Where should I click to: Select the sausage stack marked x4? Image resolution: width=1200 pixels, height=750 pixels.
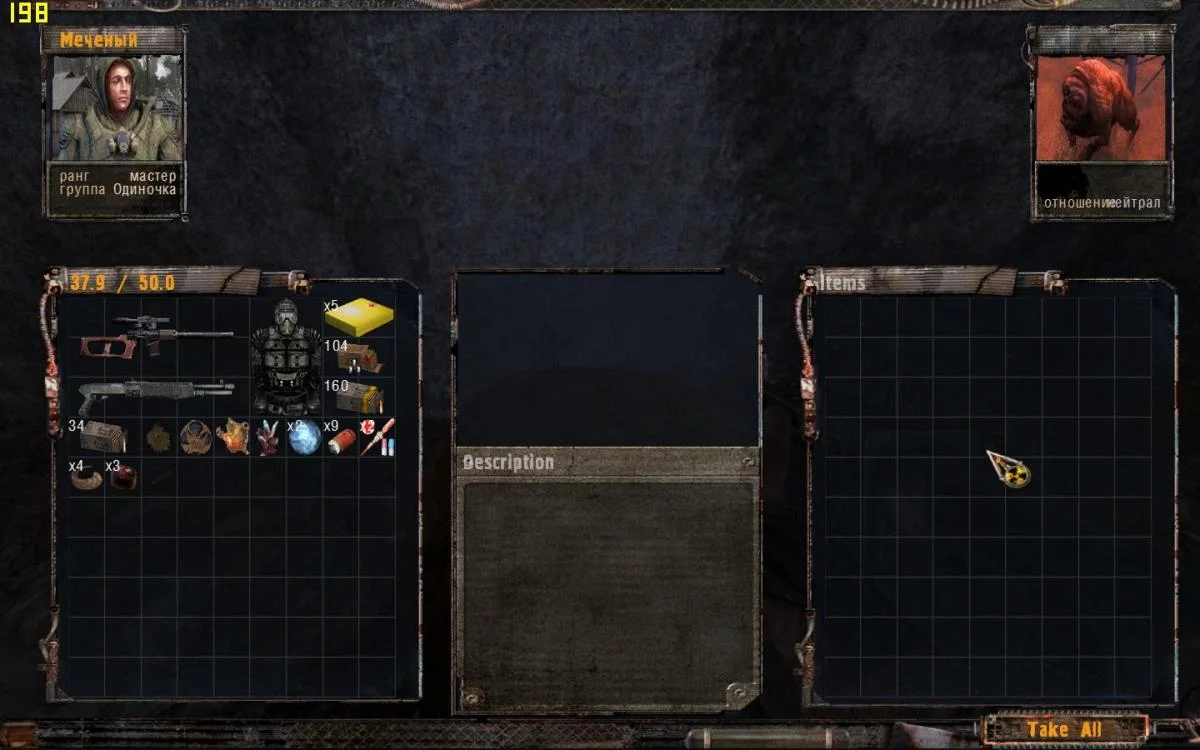click(86, 478)
